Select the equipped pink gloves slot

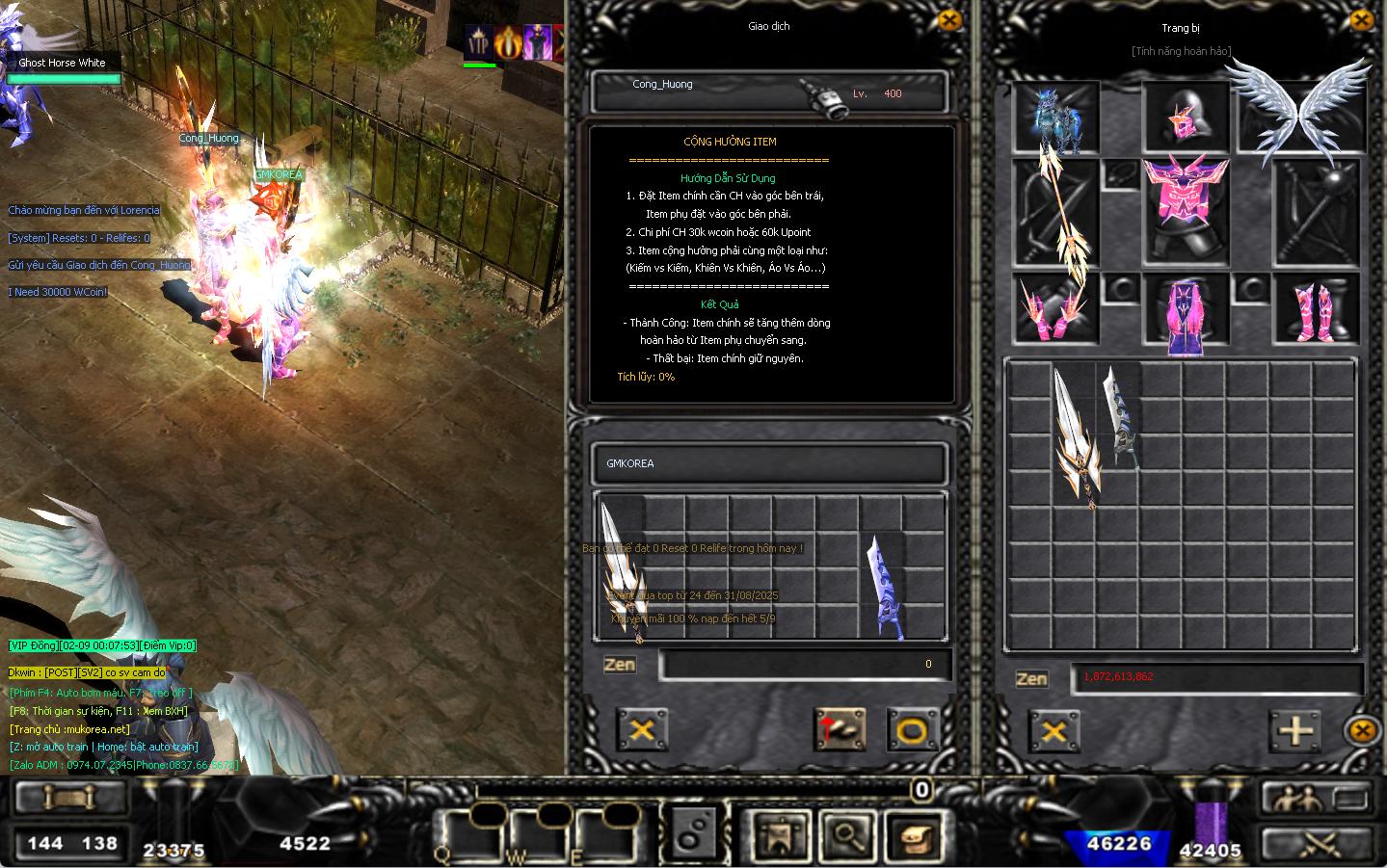(x=1054, y=310)
